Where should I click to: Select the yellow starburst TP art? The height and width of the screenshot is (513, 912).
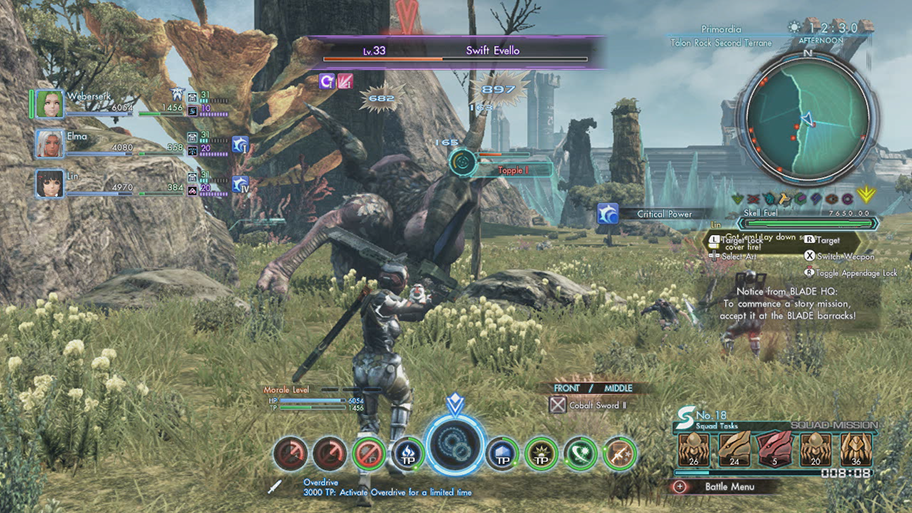tap(541, 454)
